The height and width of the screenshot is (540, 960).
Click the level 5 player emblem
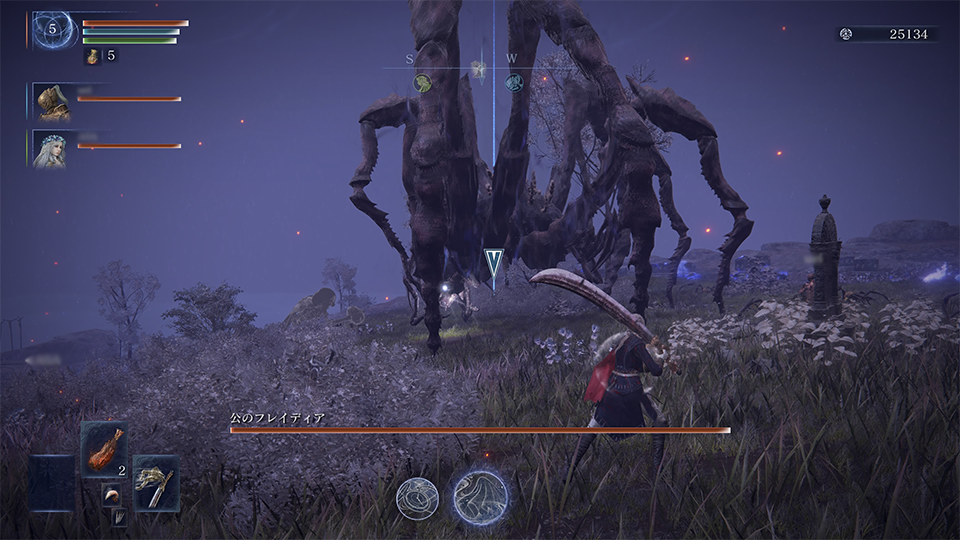[x=52, y=29]
